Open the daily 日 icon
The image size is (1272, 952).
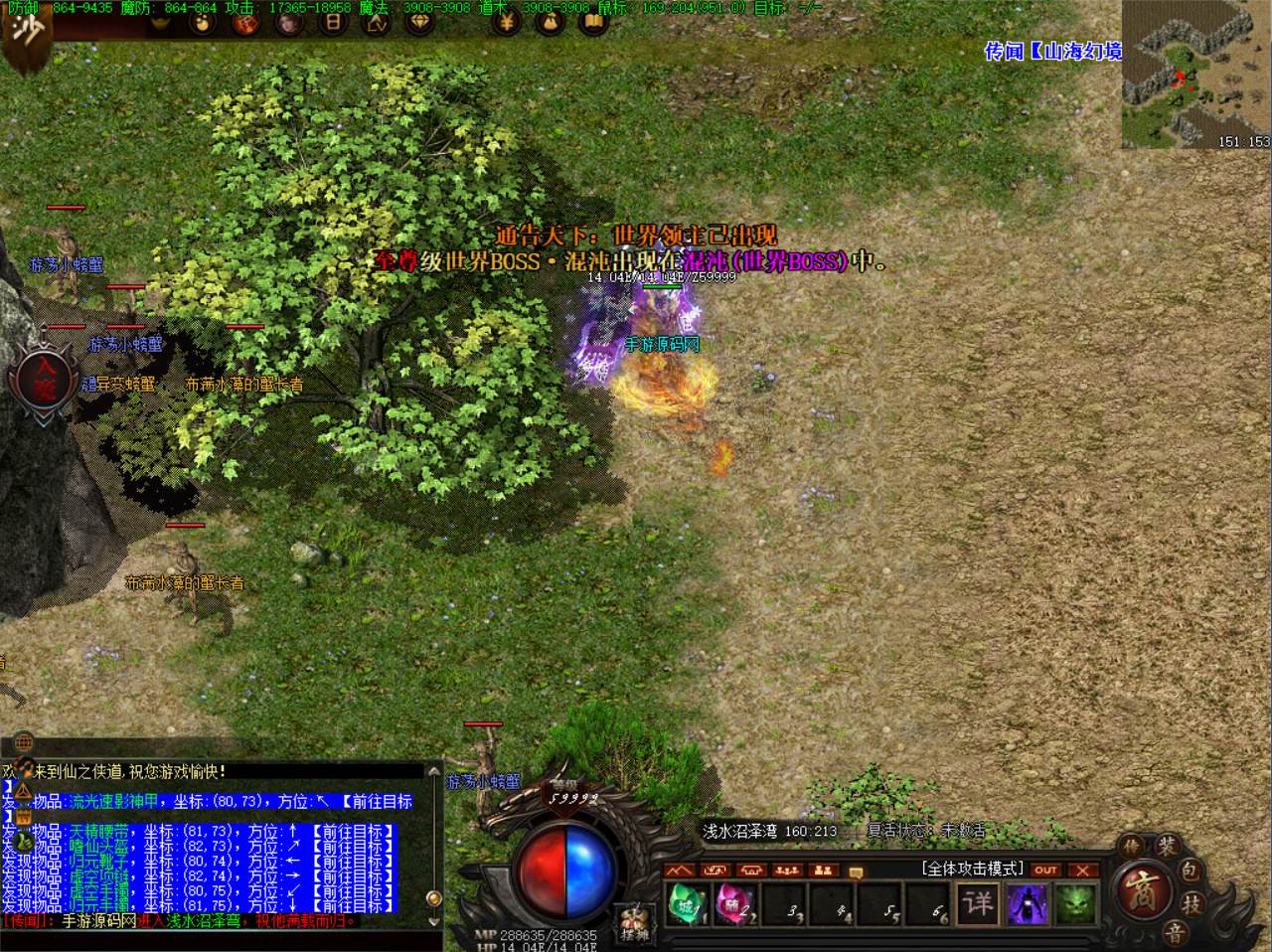coord(334,22)
